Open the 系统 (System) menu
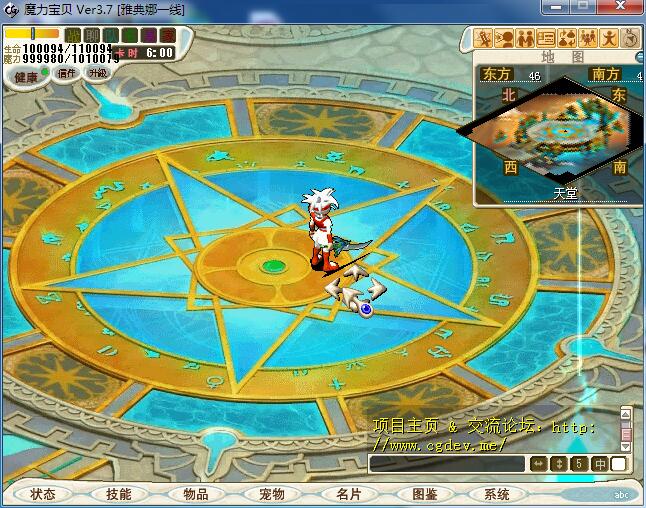The width and height of the screenshot is (646, 508). coord(497,494)
